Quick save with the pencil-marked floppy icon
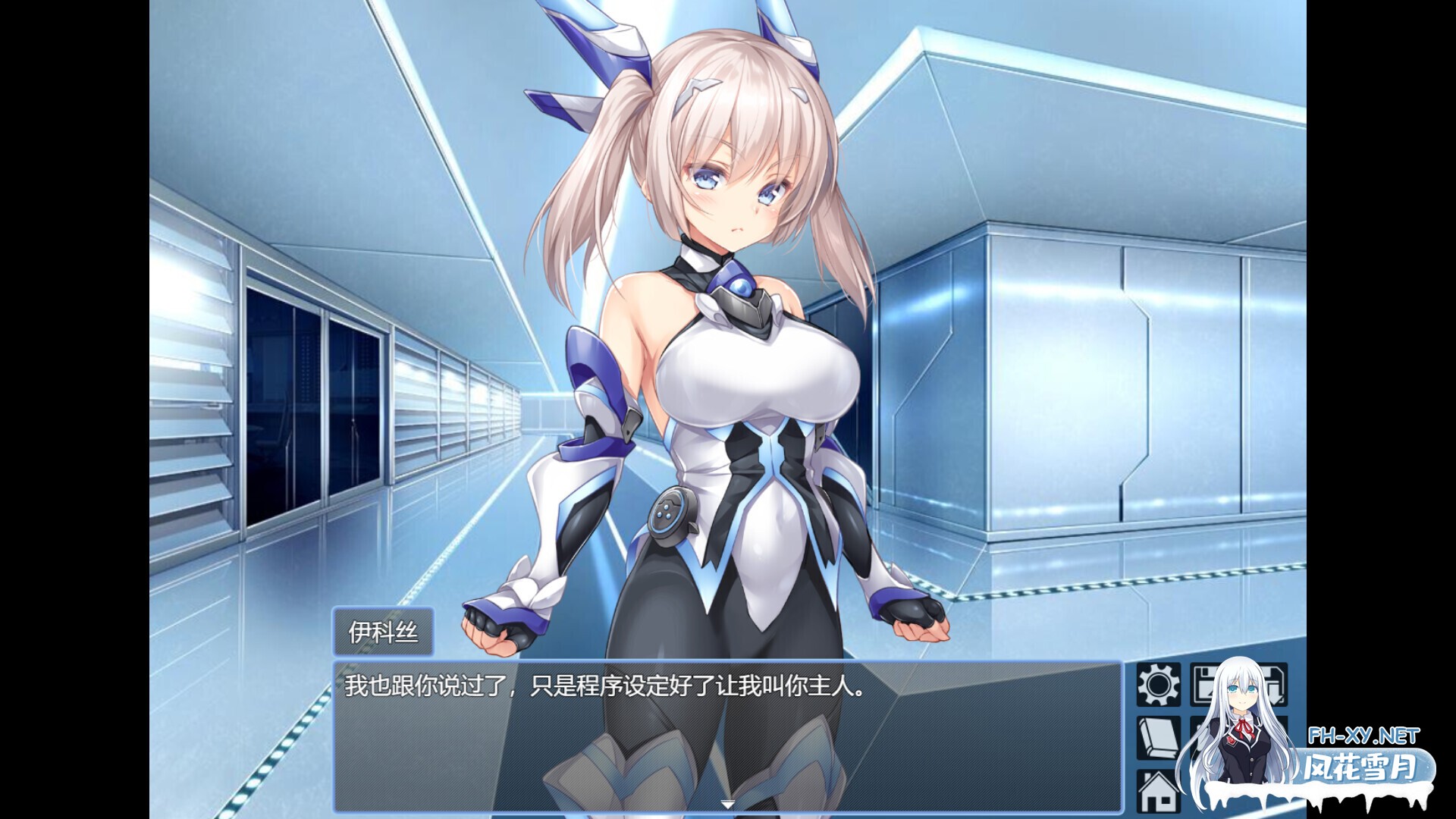Viewport: 1456px width, 819px height. [1207, 686]
